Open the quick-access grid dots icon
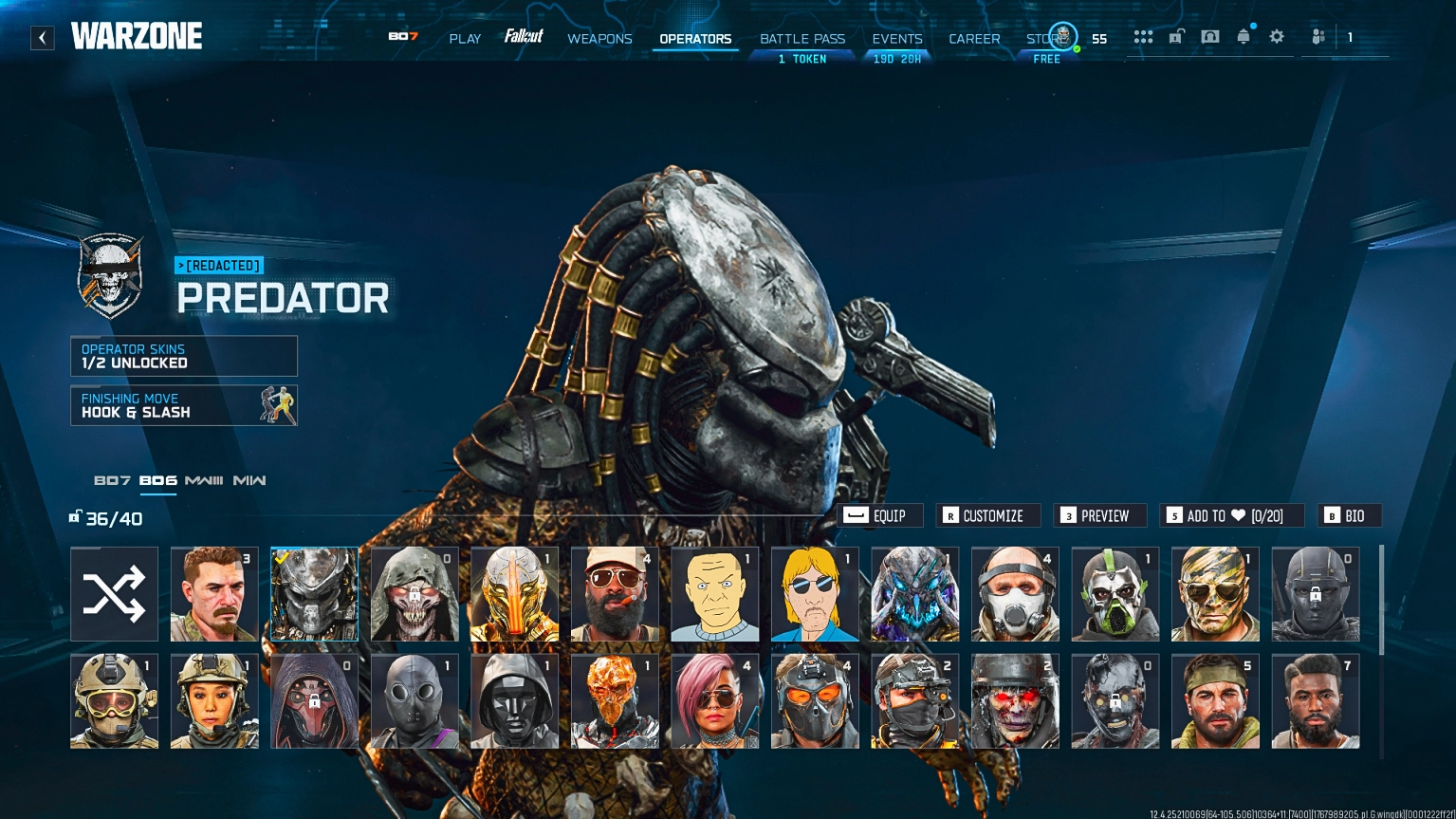Screen dimensions: 1456x819 [1143, 36]
